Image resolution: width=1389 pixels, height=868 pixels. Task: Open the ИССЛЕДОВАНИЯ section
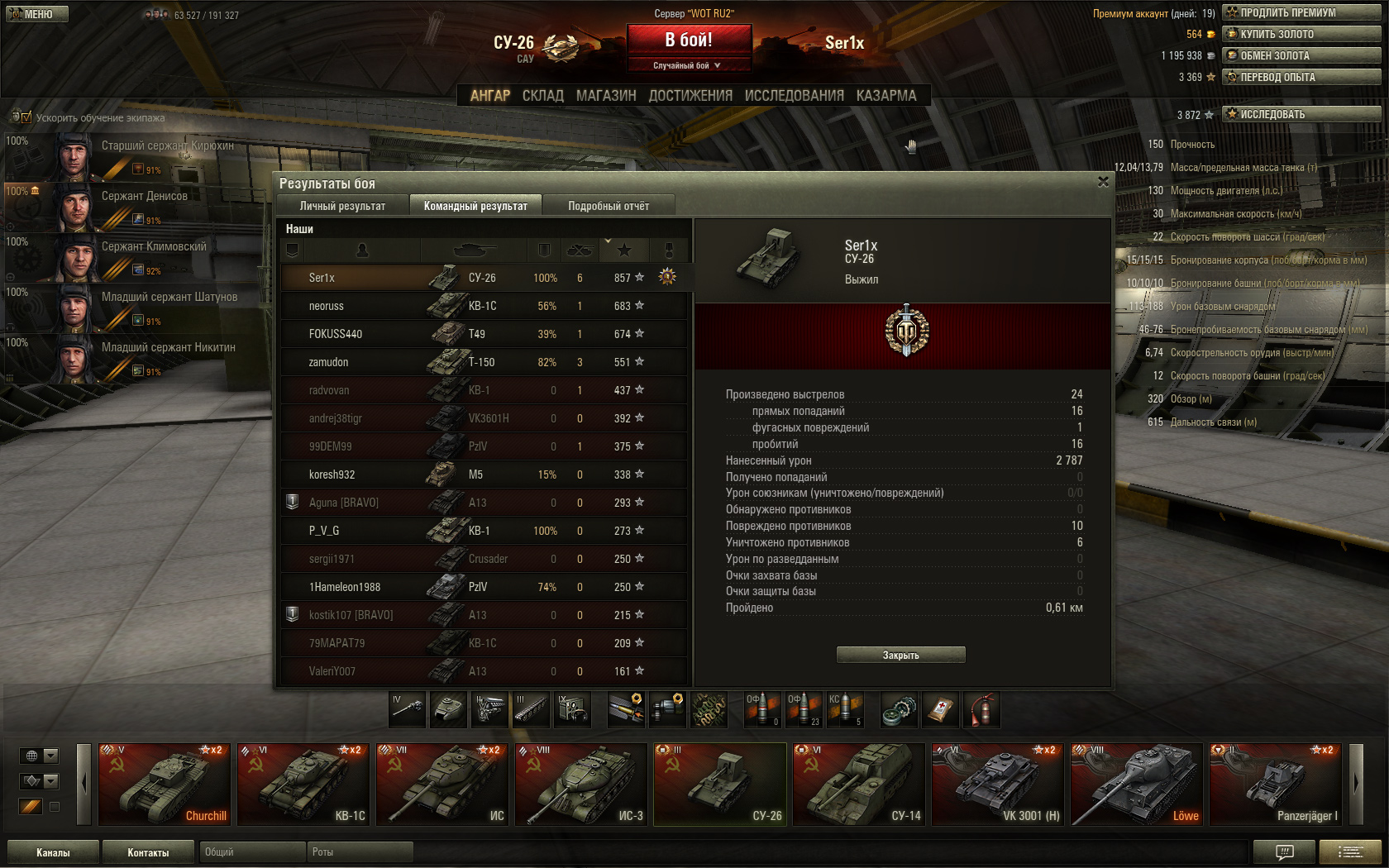point(794,96)
